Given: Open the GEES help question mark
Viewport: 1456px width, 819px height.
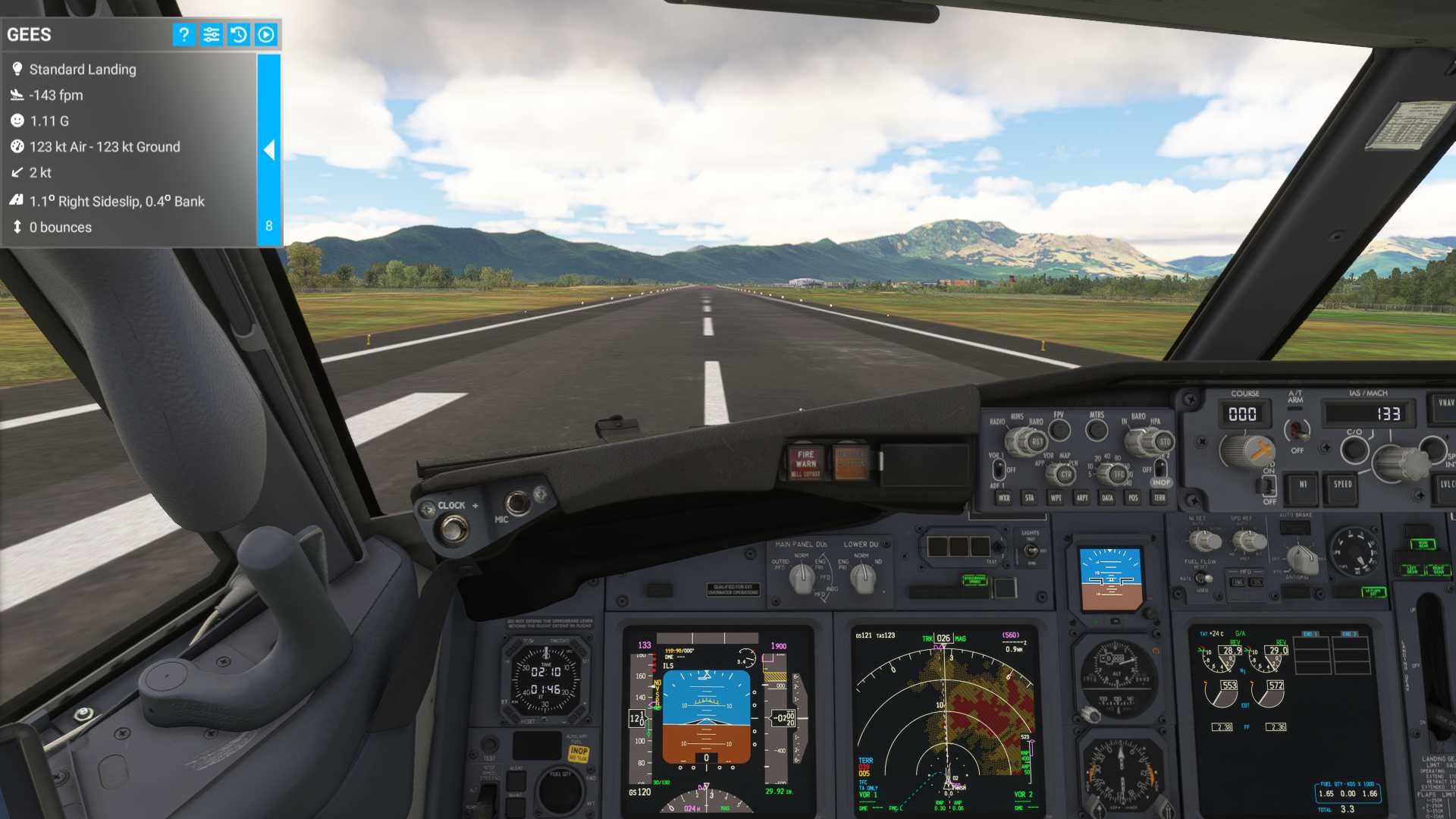Looking at the screenshot, I should tap(184, 35).
